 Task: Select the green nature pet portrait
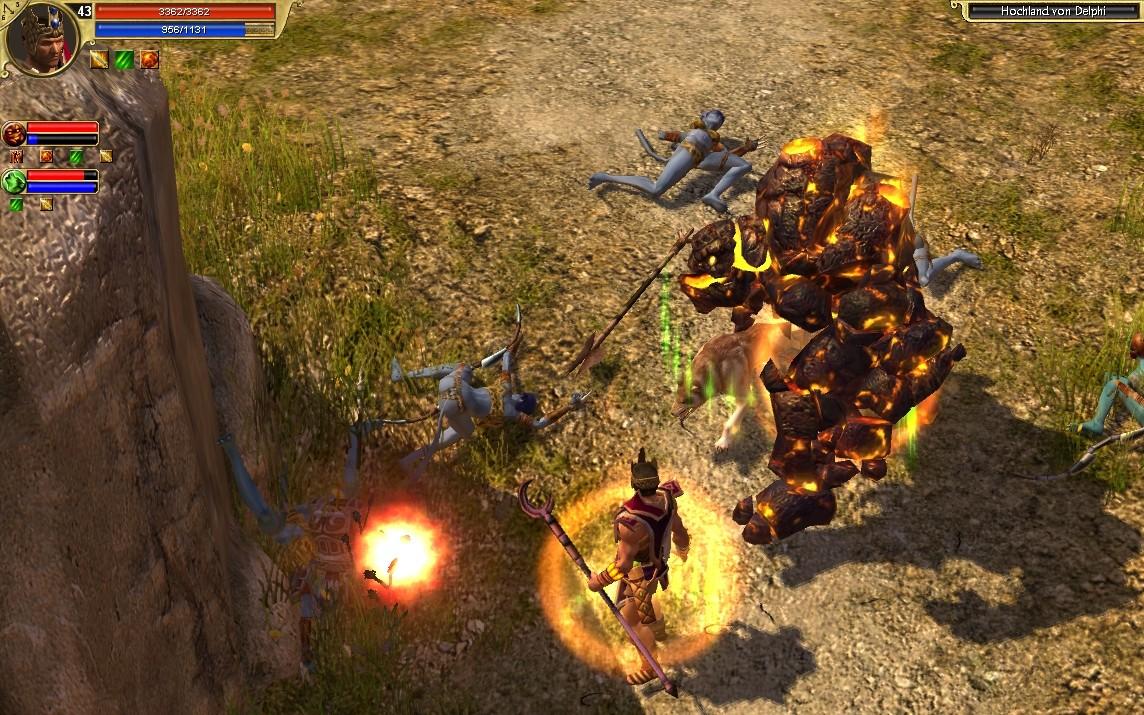[14, 182]
